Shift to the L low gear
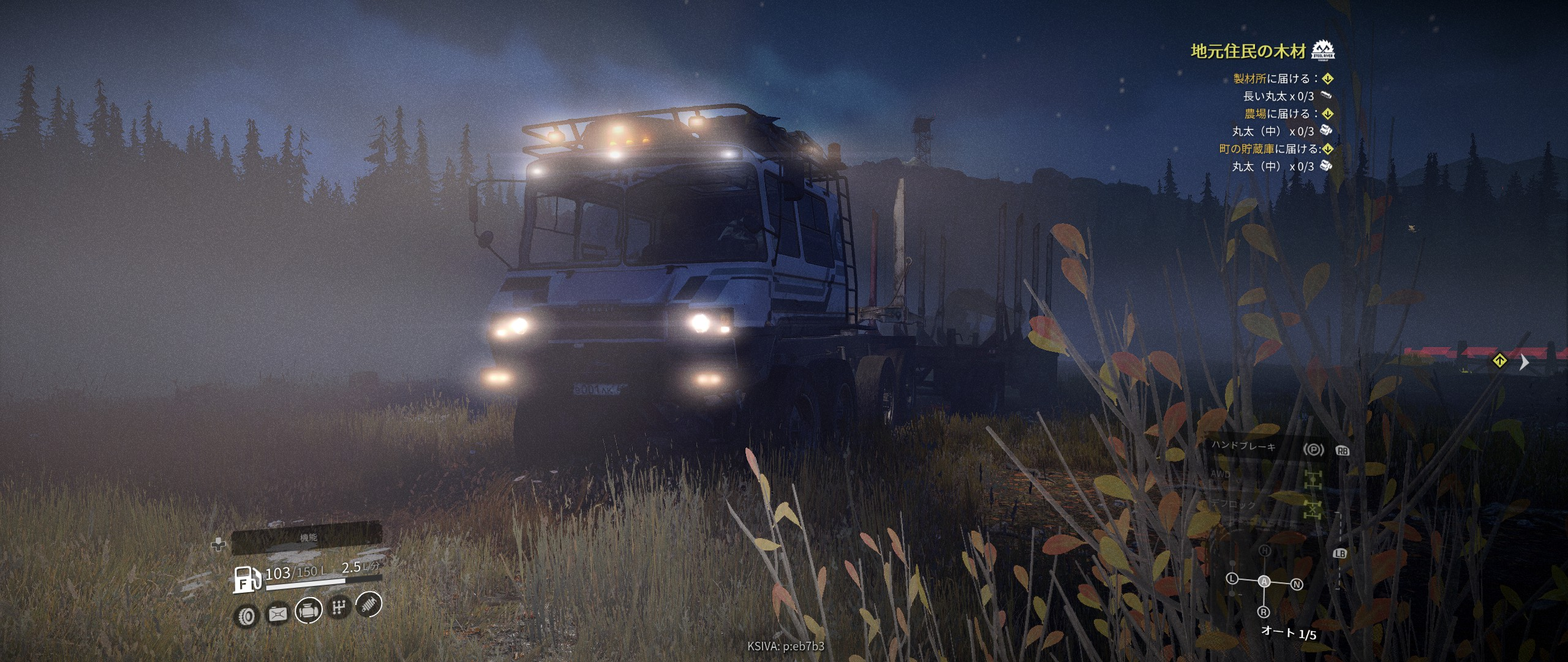The height and width of the screenshot is (662, 1568). click(1232, 579)
